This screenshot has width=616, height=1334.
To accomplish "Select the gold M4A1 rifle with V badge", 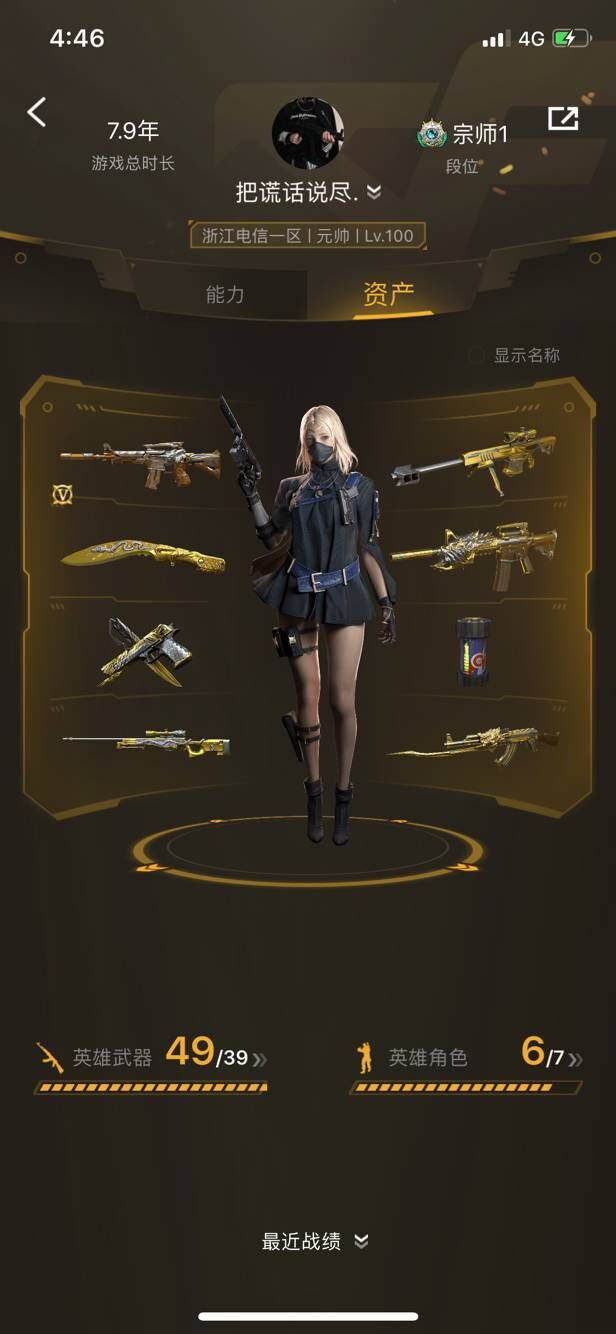I will point(141,461).
